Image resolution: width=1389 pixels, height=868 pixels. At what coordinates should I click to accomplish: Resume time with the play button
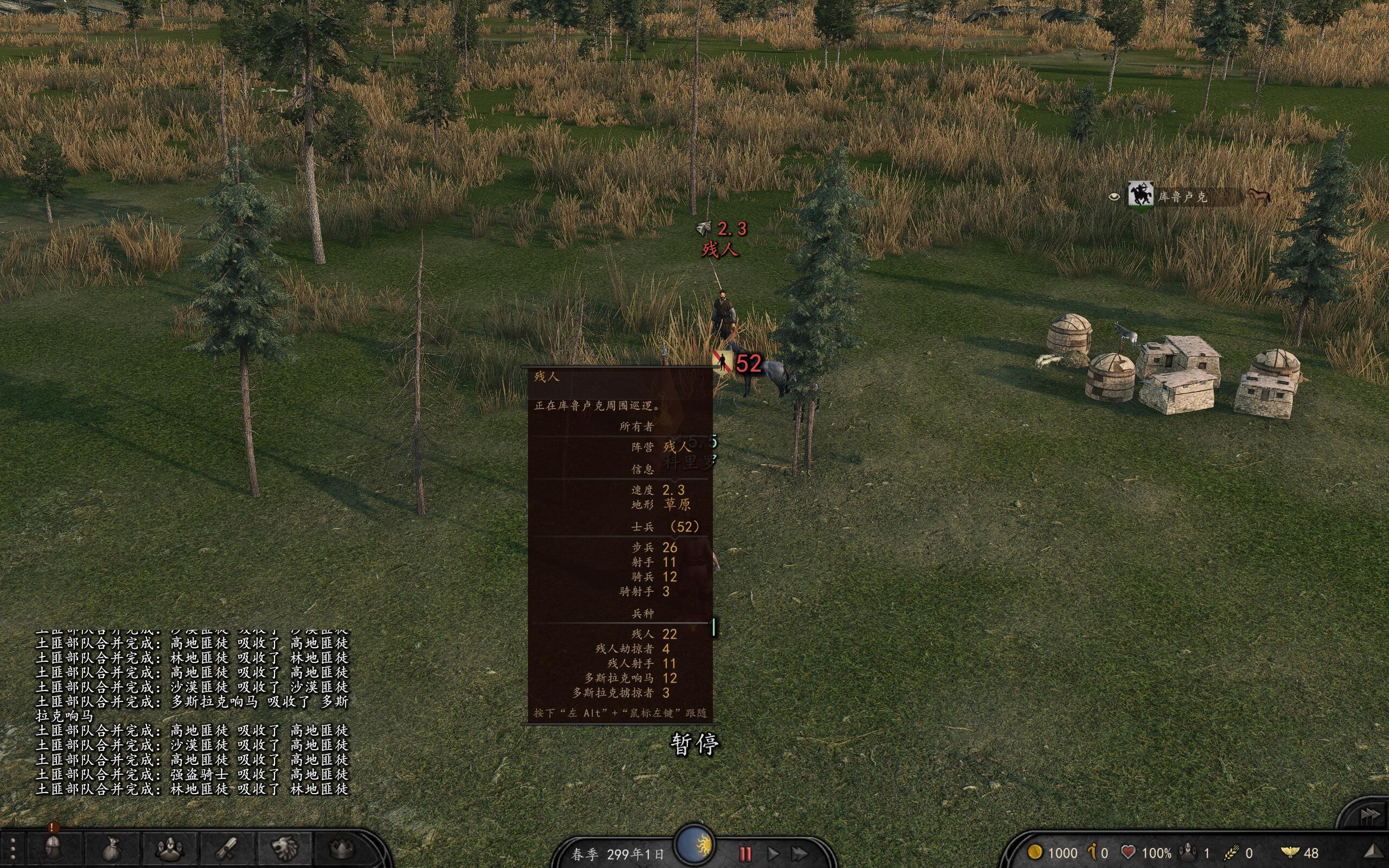coord(773,854)
